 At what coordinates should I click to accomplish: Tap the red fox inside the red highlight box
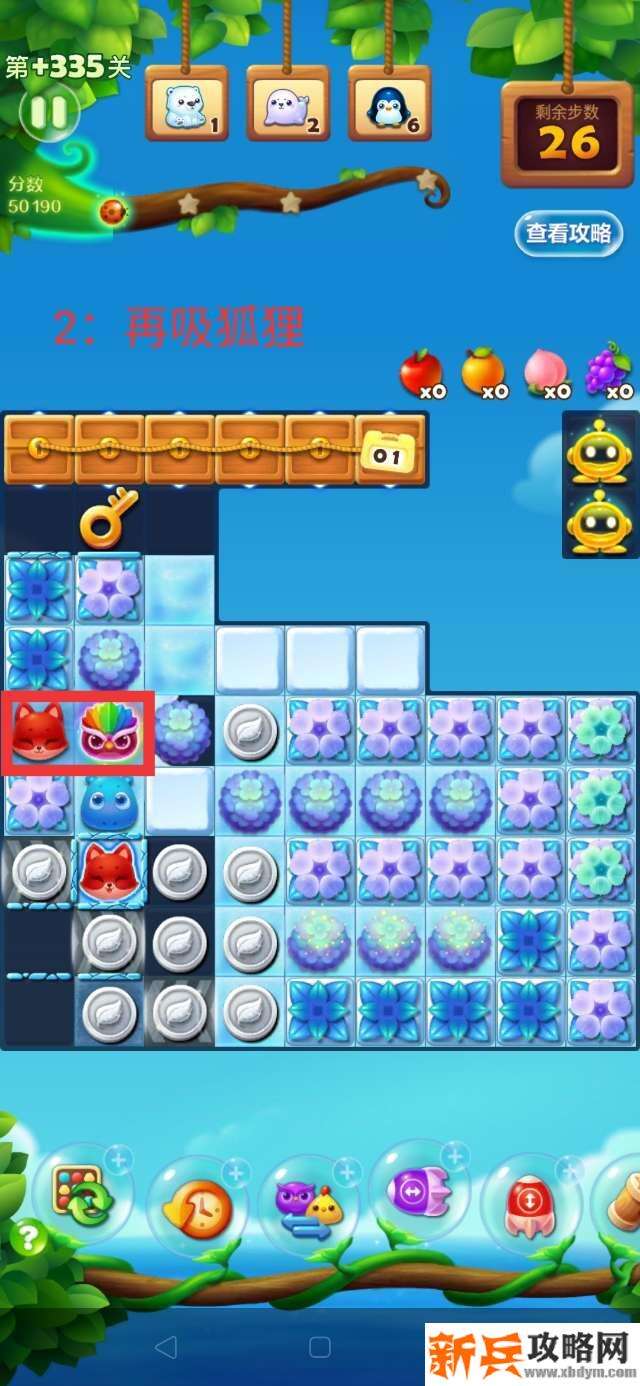pyautogui.click(x=40, y=731)
